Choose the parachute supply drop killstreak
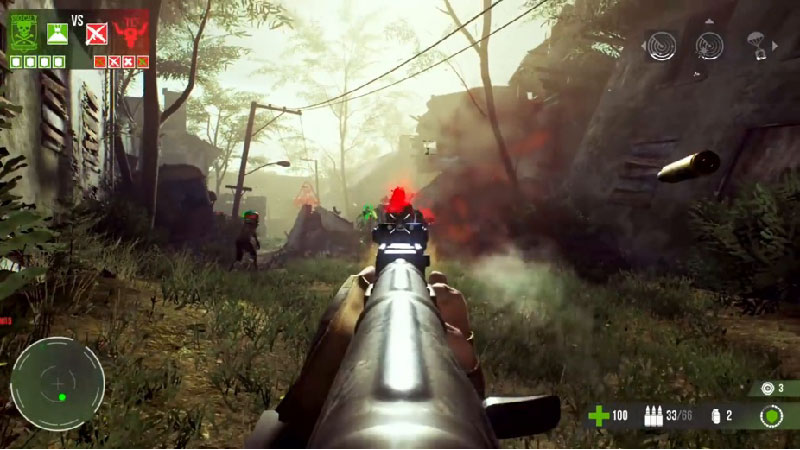The height and width of the screenshot is (450, 800). point(759,44)
